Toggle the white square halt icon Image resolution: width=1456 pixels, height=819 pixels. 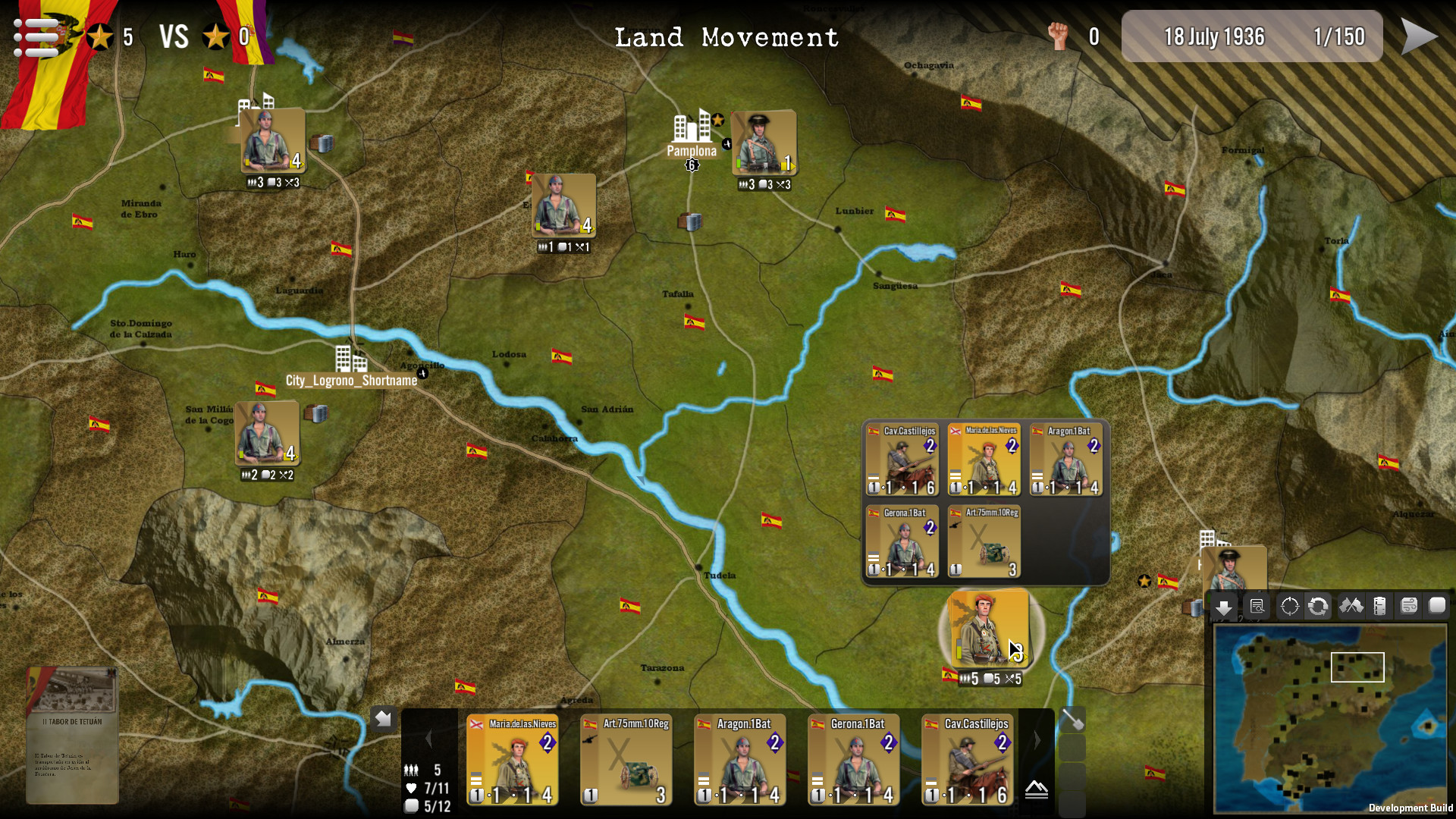point(1436,607)
